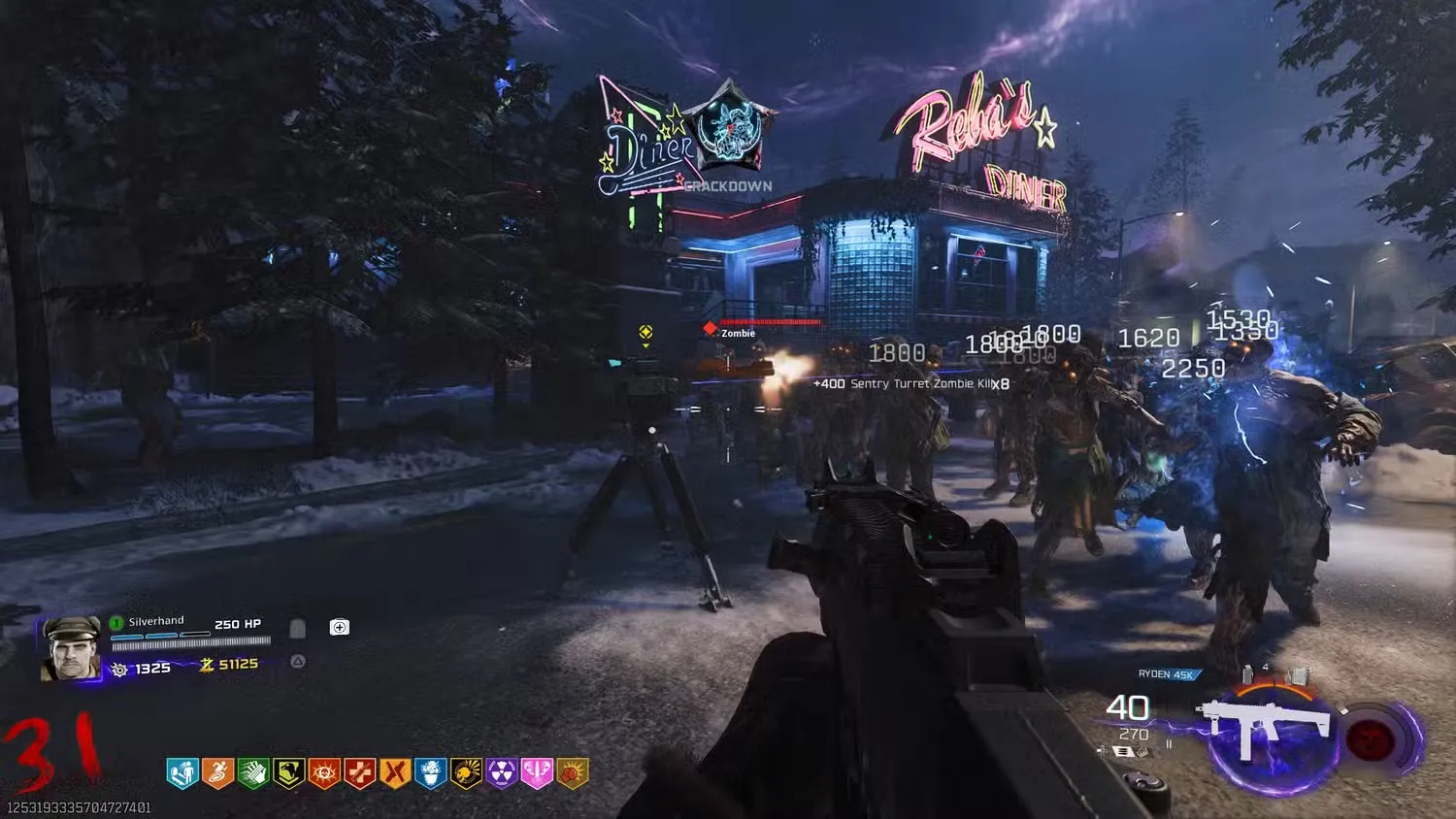Toggle the yellow objective waypoint marker

pos(644,334)
